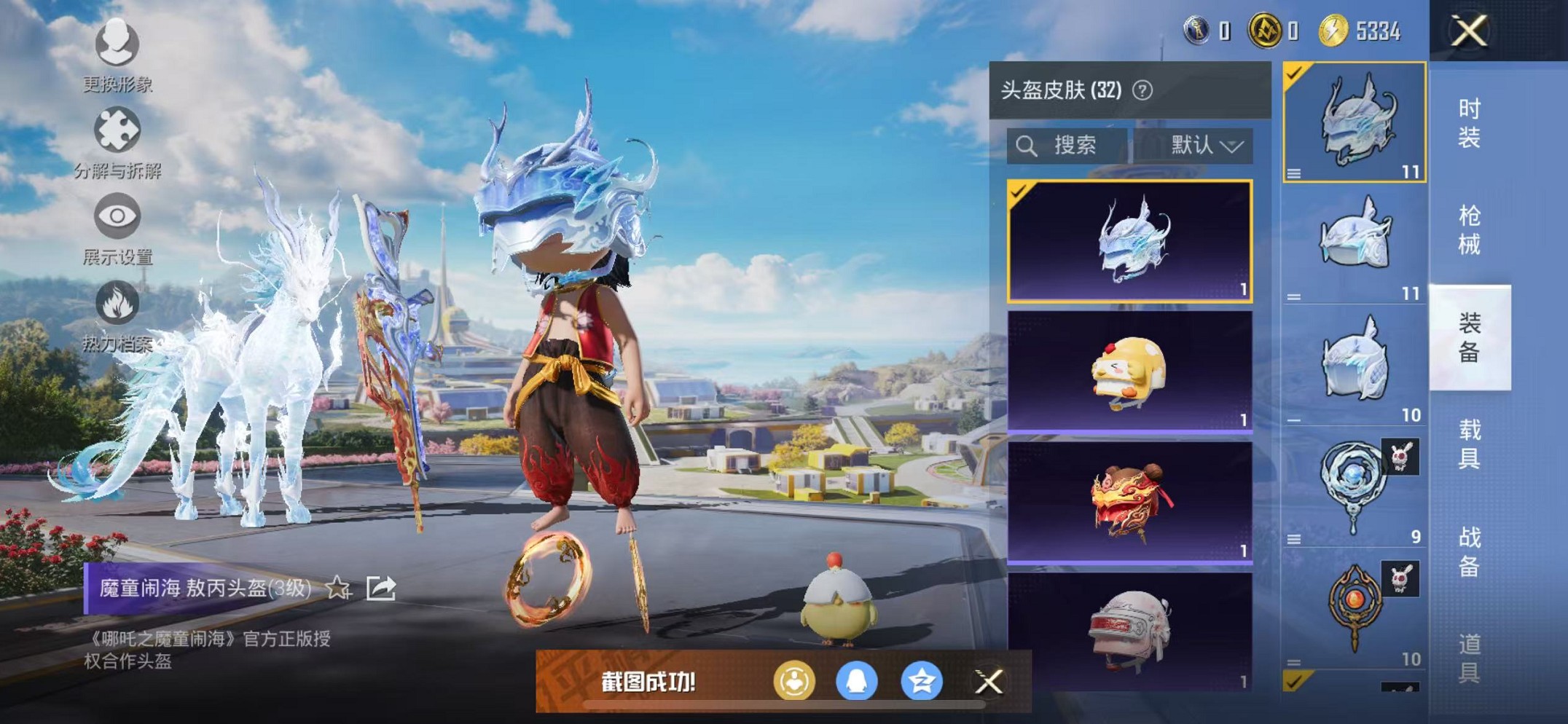Open the 更换形象 appearance change icon
Viewport: 1568px width, 724px height.
(x=119, y=45)
